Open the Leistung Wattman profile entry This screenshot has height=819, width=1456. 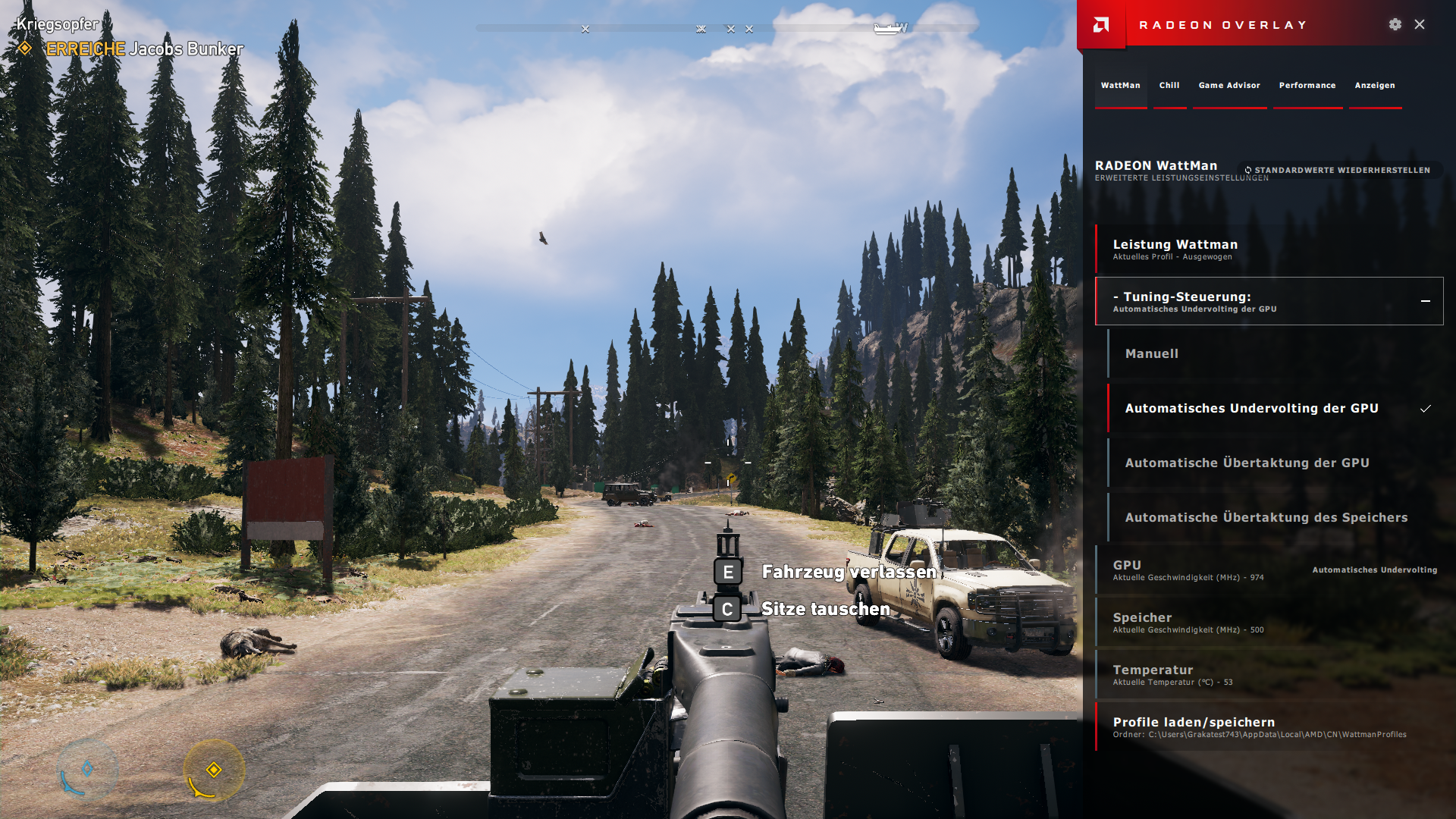click(x=1268, y=249)
